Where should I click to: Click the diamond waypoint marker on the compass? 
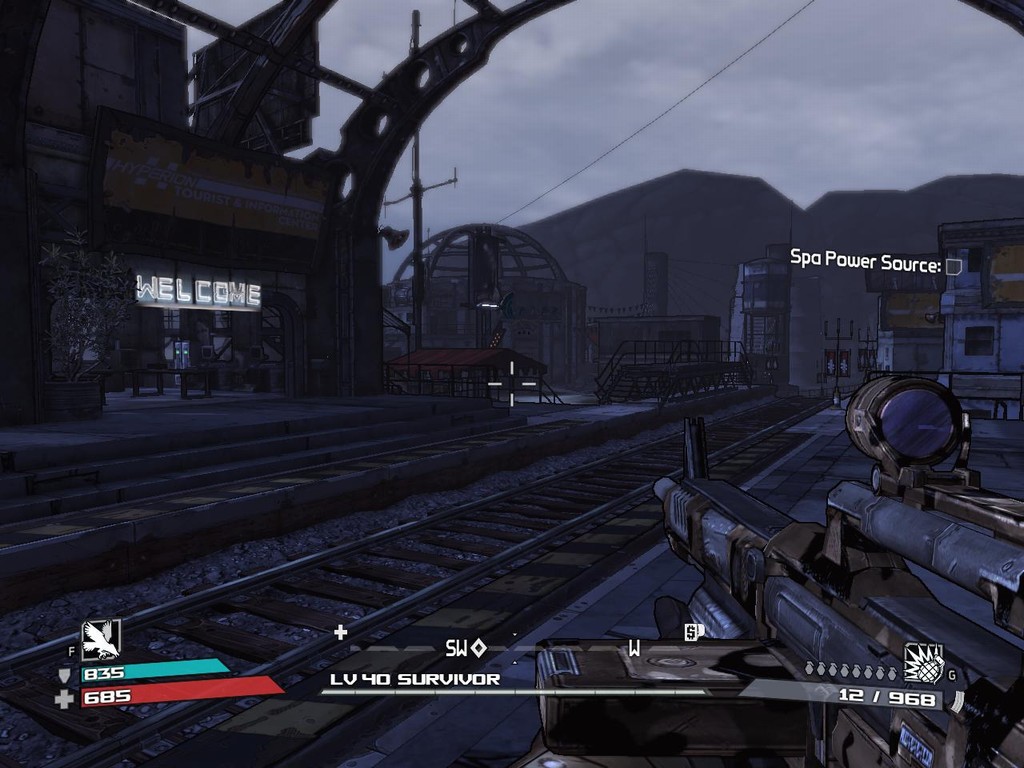479,648
